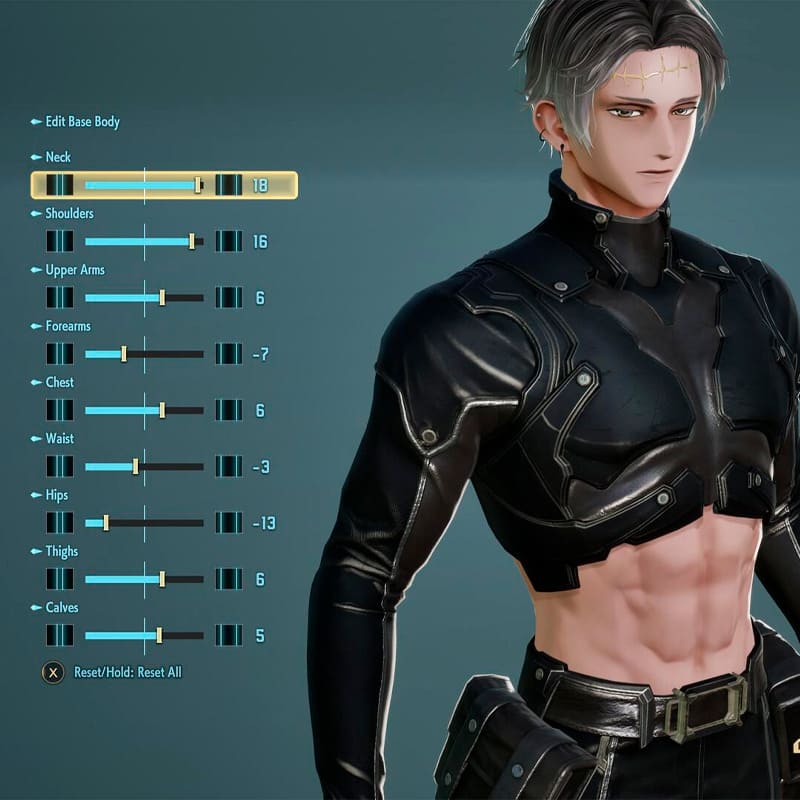
Task: Decrease Waist using the left stepper
Action: pos(60,466)
